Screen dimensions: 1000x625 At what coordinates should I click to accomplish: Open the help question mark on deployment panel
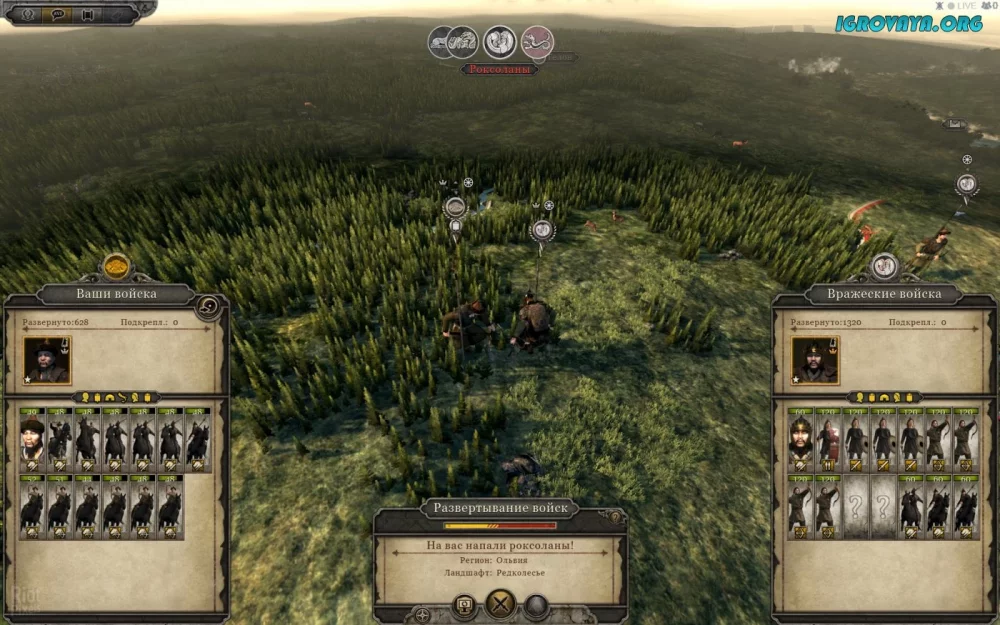tap(615, 516)
